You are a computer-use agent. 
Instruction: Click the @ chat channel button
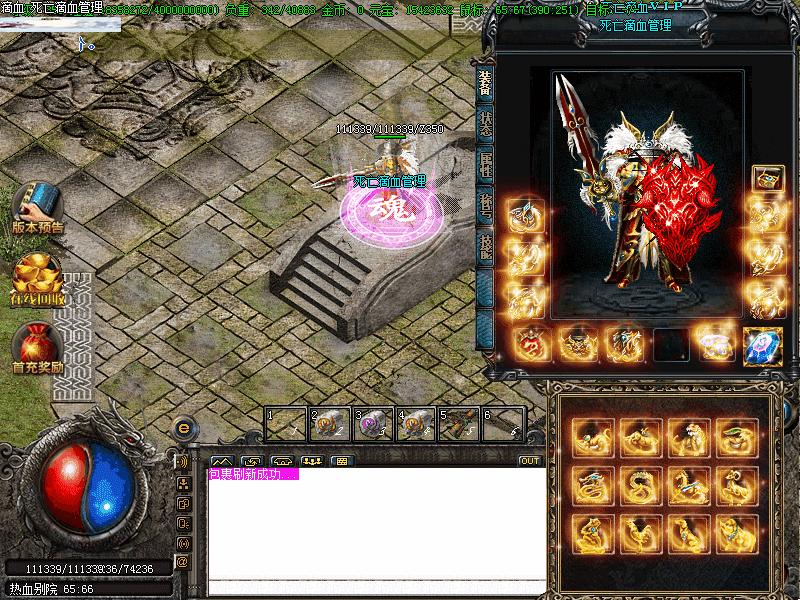point(183,561)
